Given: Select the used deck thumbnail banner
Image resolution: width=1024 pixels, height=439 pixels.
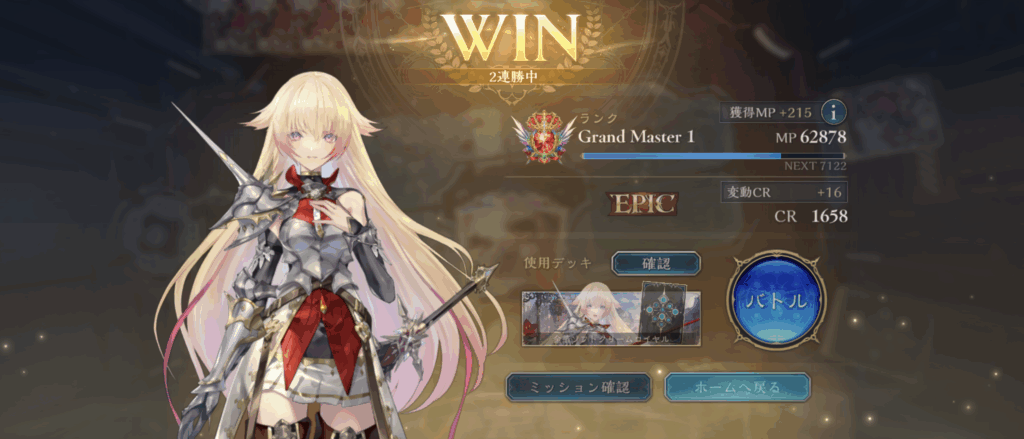Looking at the screenshot, I should (x=609, y=315).
